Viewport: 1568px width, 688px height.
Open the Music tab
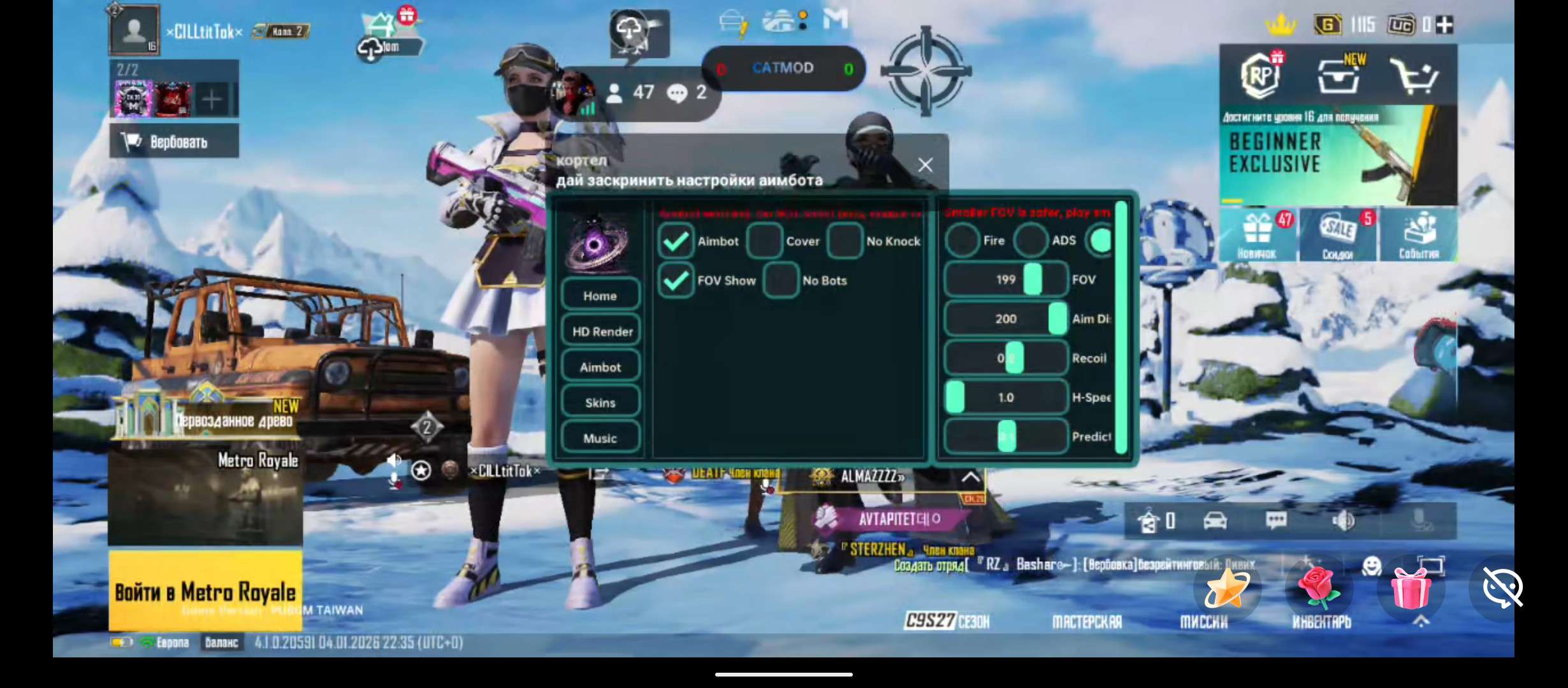pyautogui.click(x=600, y=438)
